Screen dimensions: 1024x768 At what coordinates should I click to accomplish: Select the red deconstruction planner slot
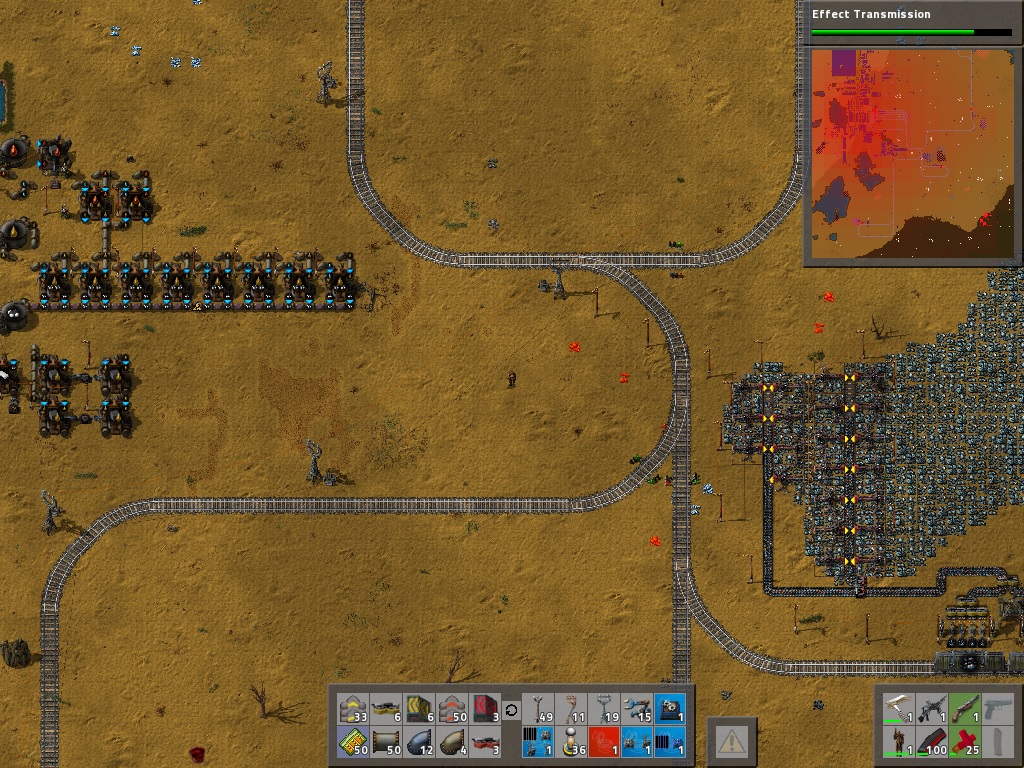(604, 742)
